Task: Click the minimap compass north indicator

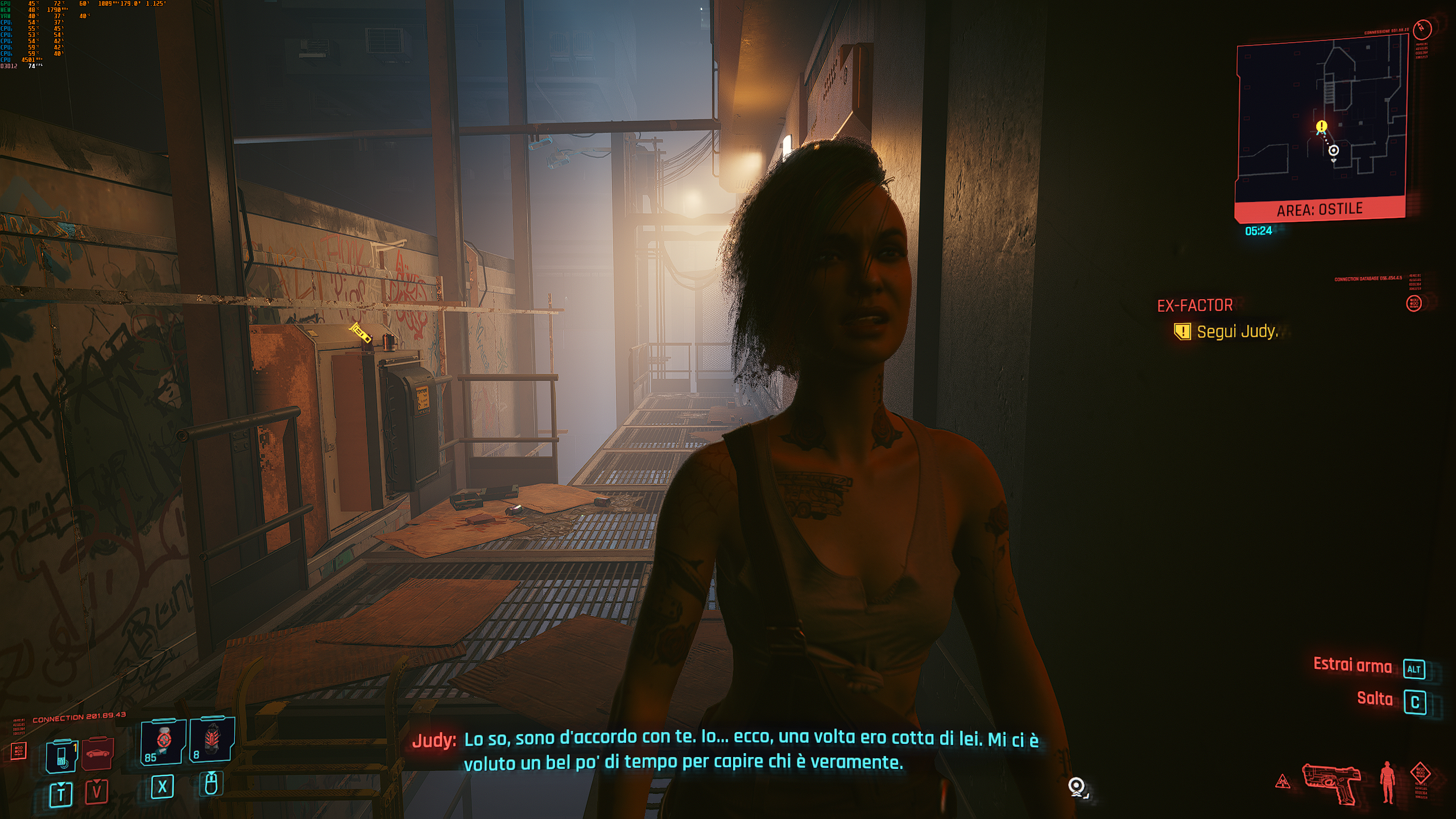Action: pos(1422,28)
